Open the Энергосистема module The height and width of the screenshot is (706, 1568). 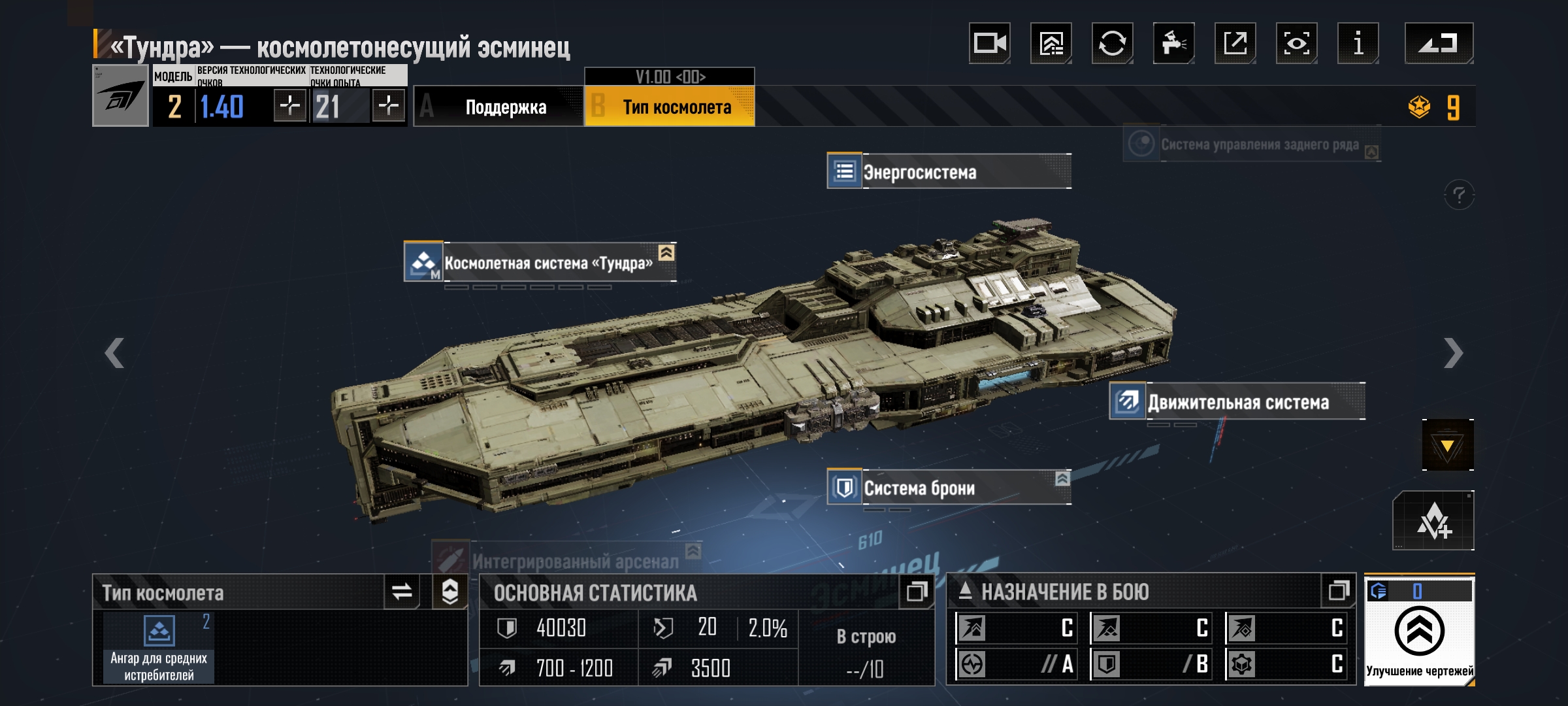[949, 172]
